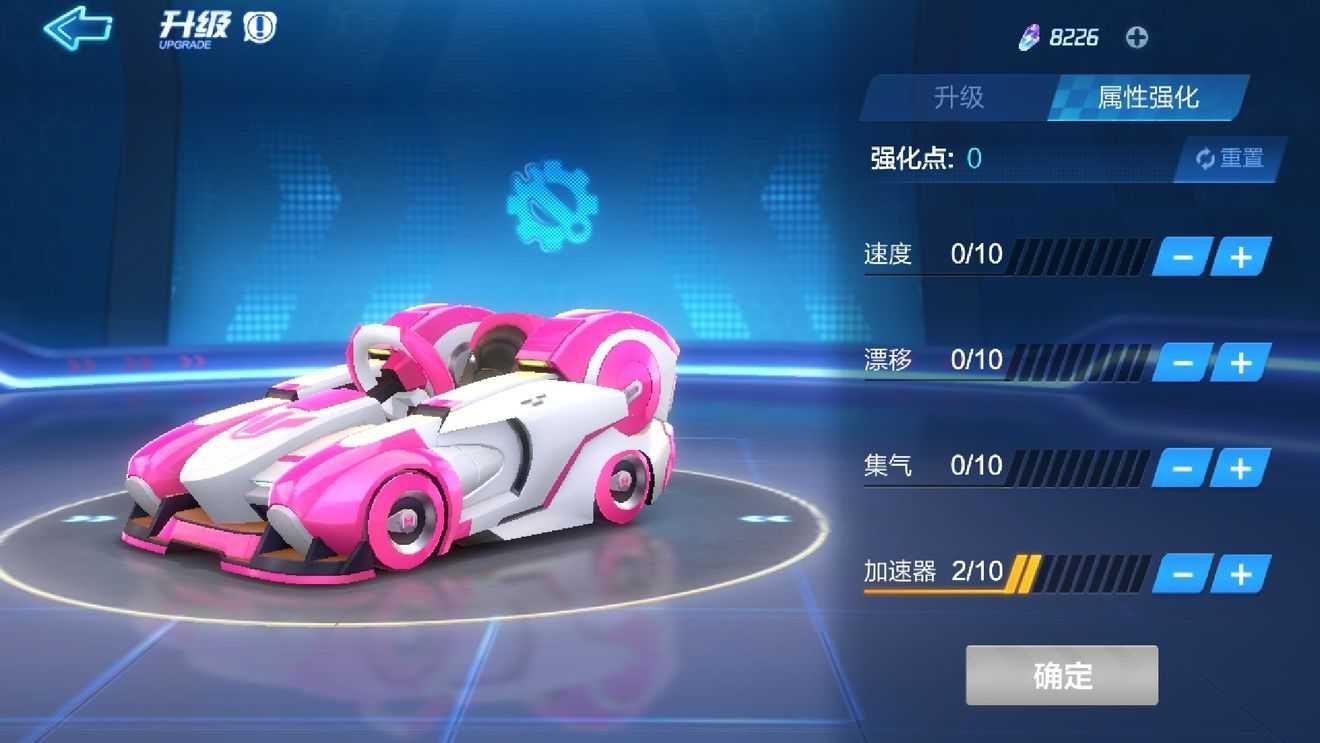
Task: Decrease the 加速器 stat
Action: pos(1182,574)
